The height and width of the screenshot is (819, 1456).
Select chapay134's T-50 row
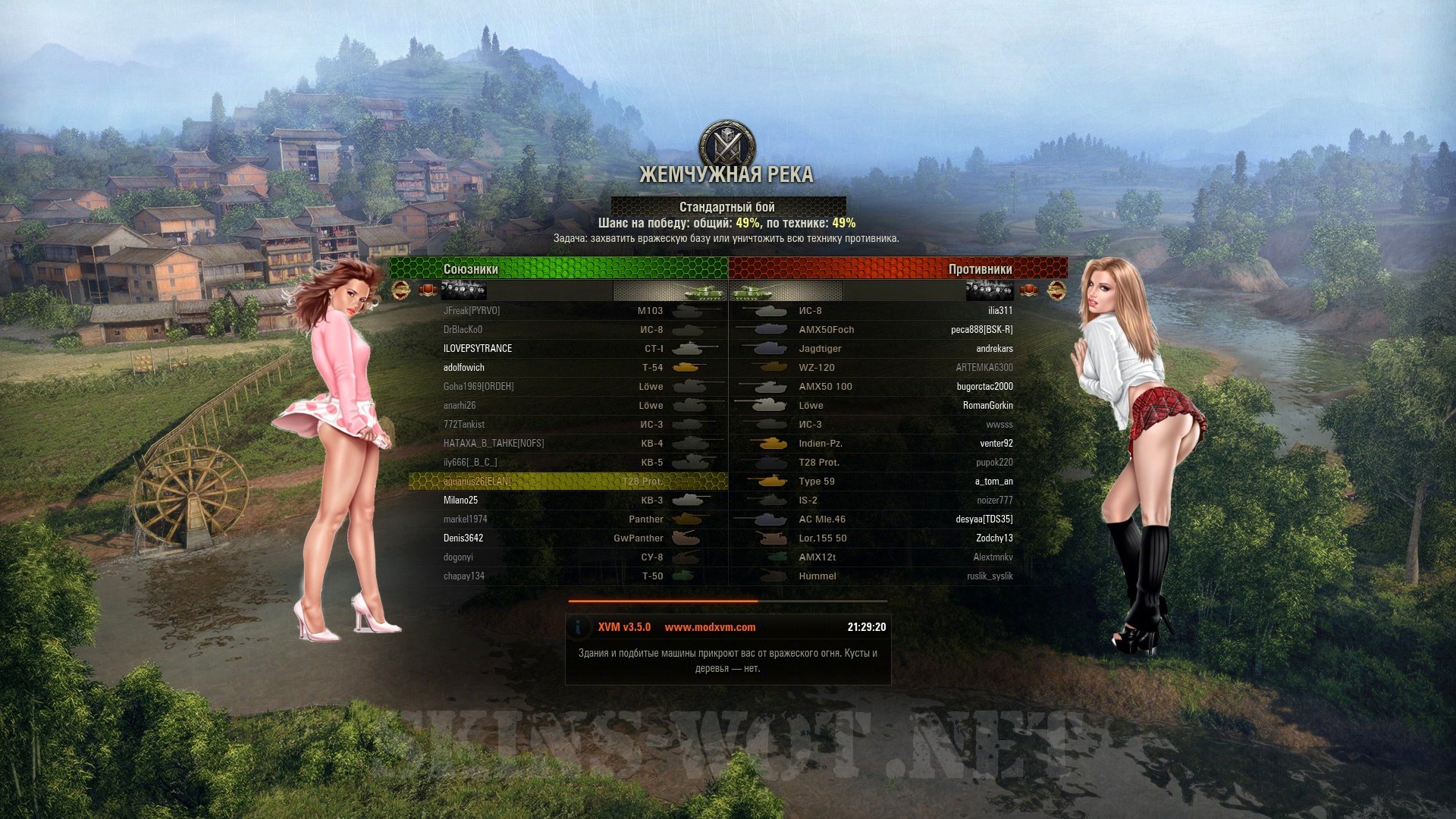point(464,576)
